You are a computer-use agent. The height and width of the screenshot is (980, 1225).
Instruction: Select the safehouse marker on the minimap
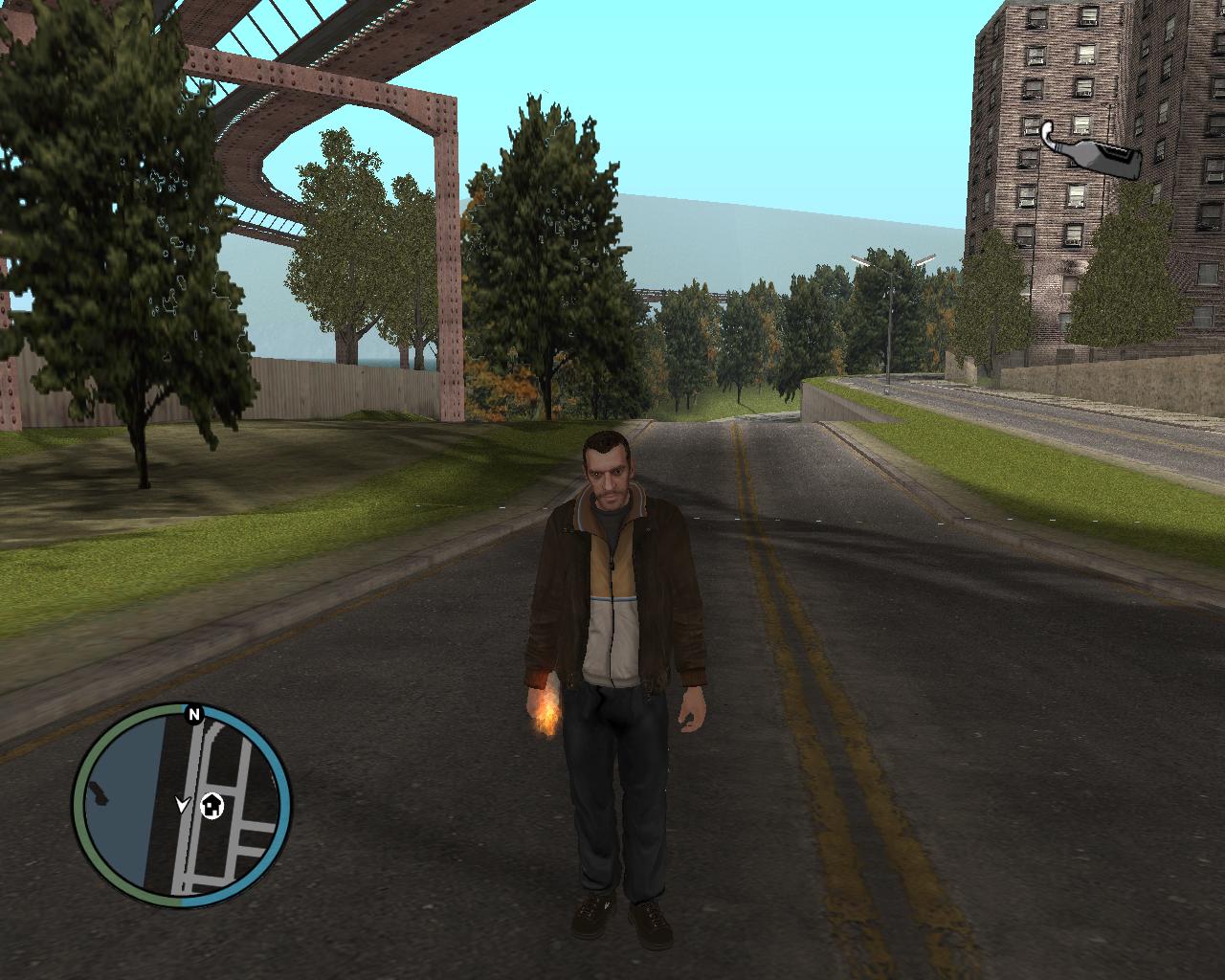click(x=212, y=807)
